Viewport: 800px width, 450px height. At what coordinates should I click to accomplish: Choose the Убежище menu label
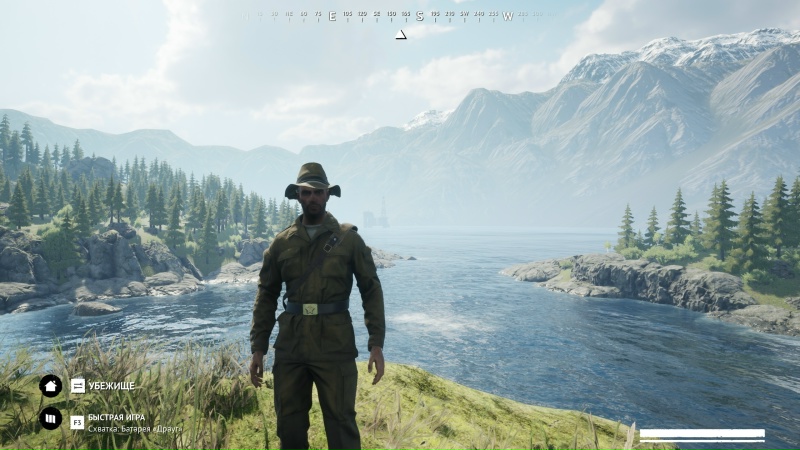[x=111, y=386]
